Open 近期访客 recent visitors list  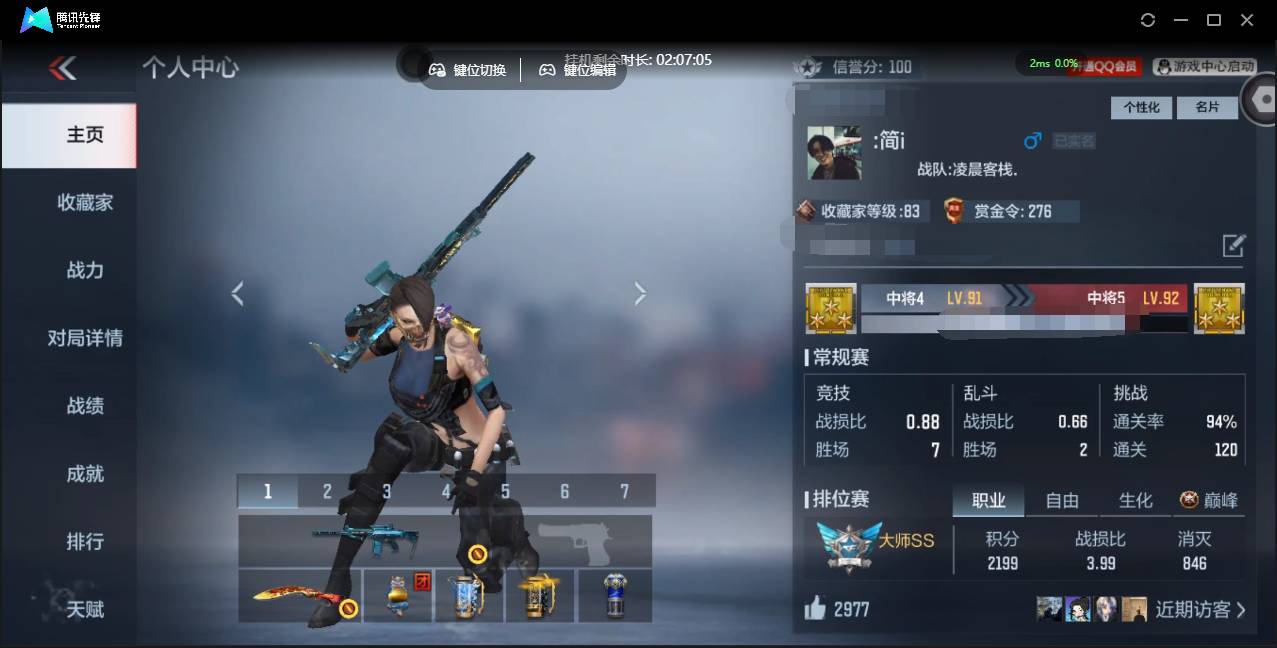tap(1199, 609)
